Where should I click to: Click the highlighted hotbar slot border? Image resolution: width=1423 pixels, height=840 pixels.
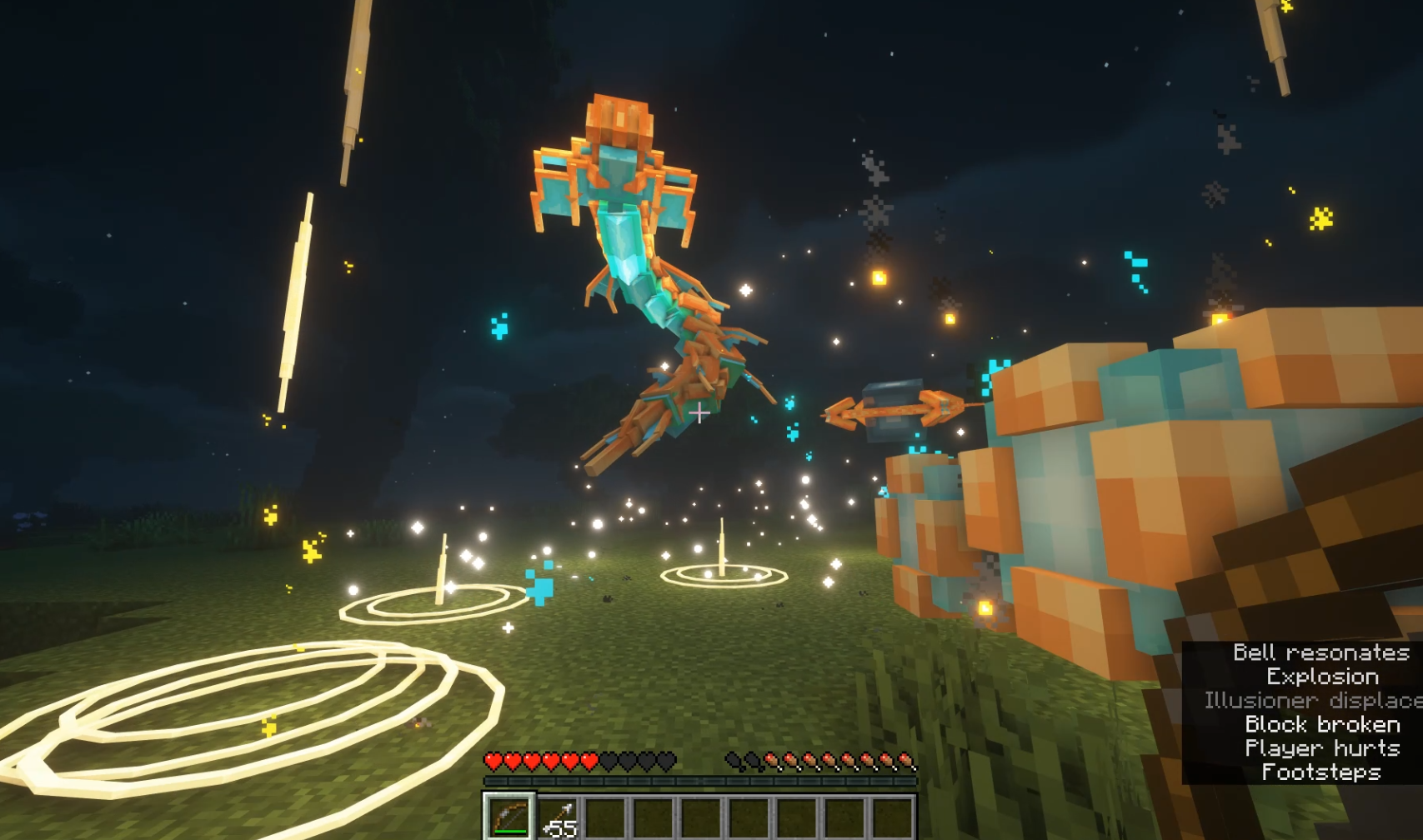[509, 793]
